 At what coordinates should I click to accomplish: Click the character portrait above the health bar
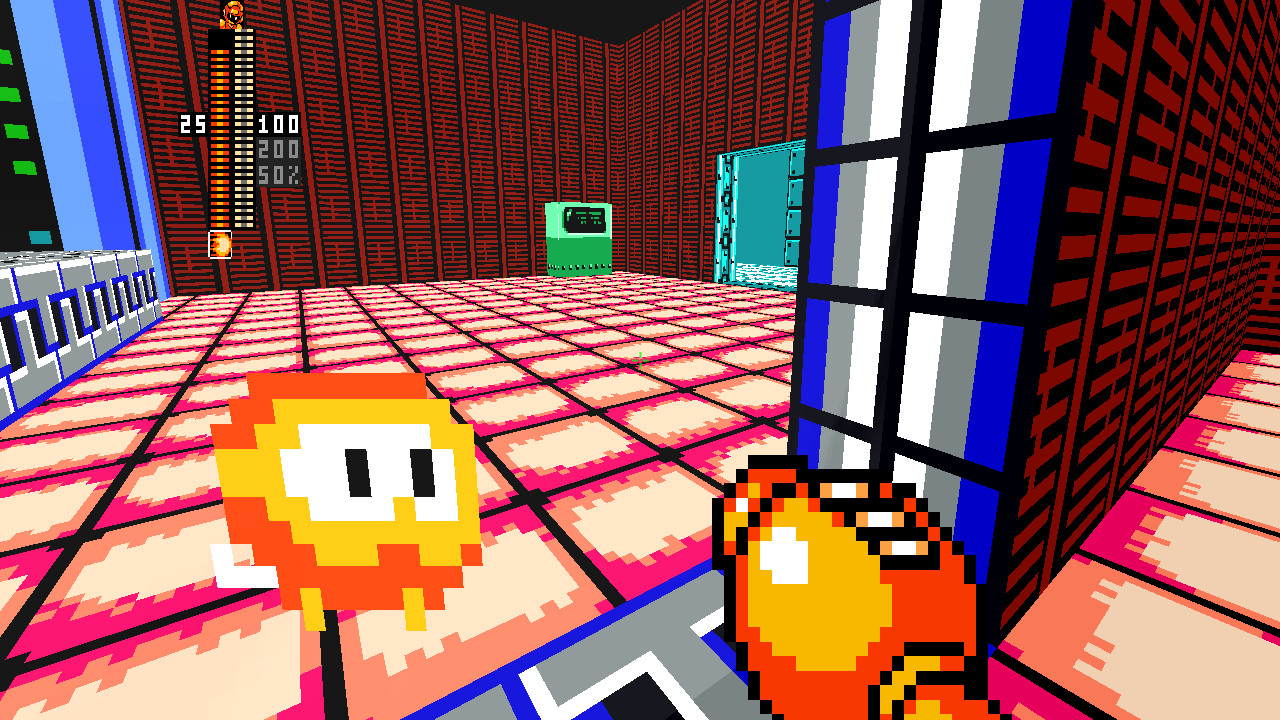point(232,15)
